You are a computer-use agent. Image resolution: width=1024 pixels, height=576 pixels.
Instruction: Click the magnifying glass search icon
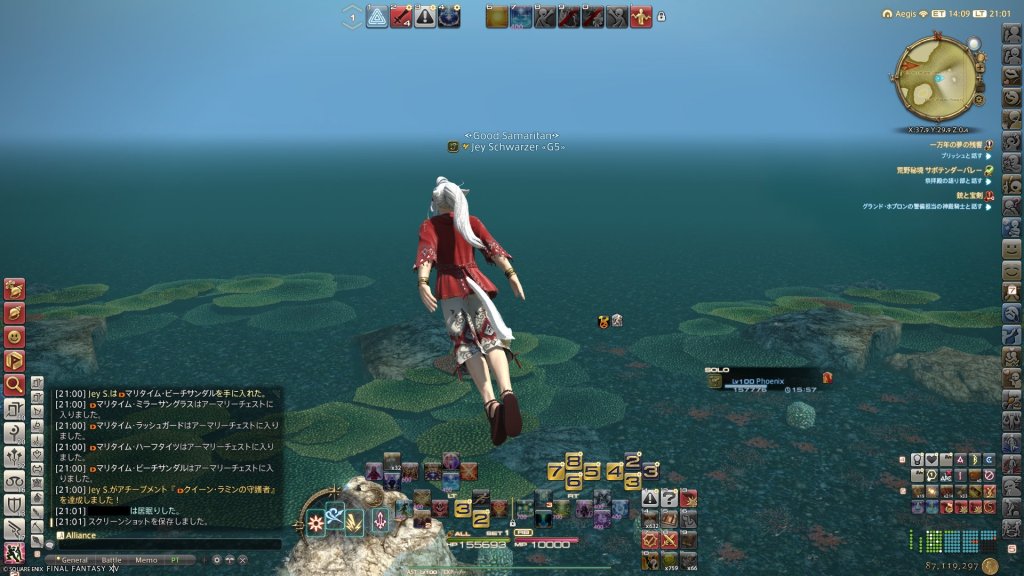pyautogui.click(x=14, y=384)
